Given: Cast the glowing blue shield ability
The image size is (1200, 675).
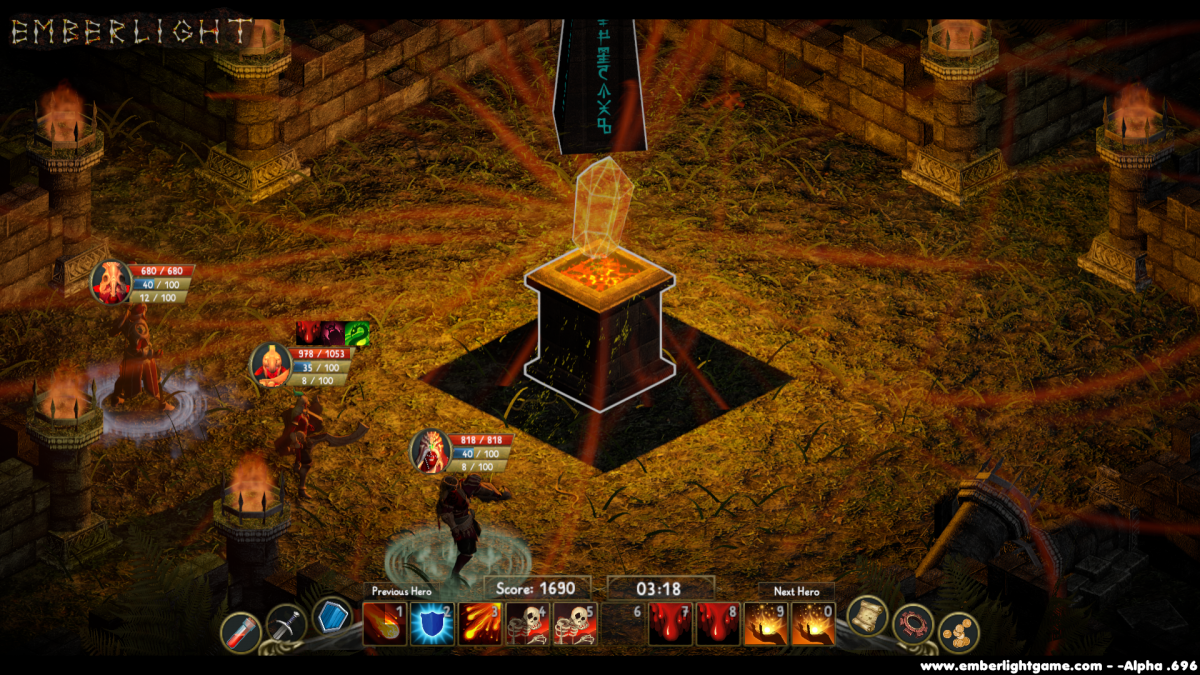Looking at the screenshot, I should (x=432, y=624).
